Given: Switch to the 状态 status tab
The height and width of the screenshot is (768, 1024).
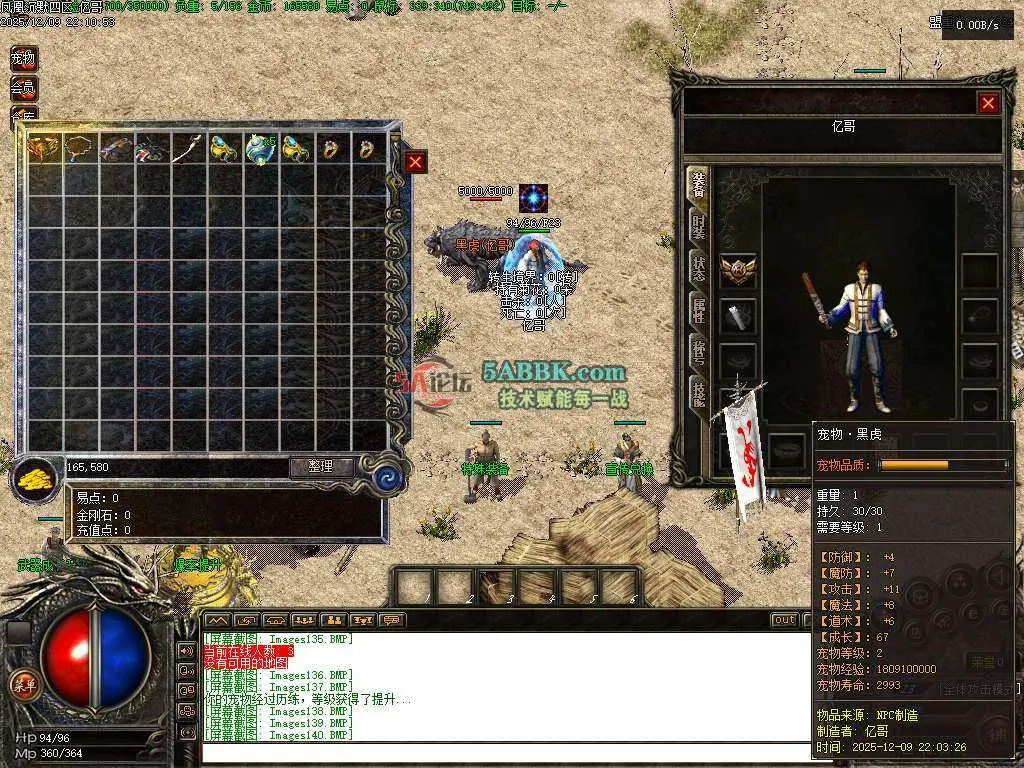Looking at the screenshot, I should click(699, 267).
